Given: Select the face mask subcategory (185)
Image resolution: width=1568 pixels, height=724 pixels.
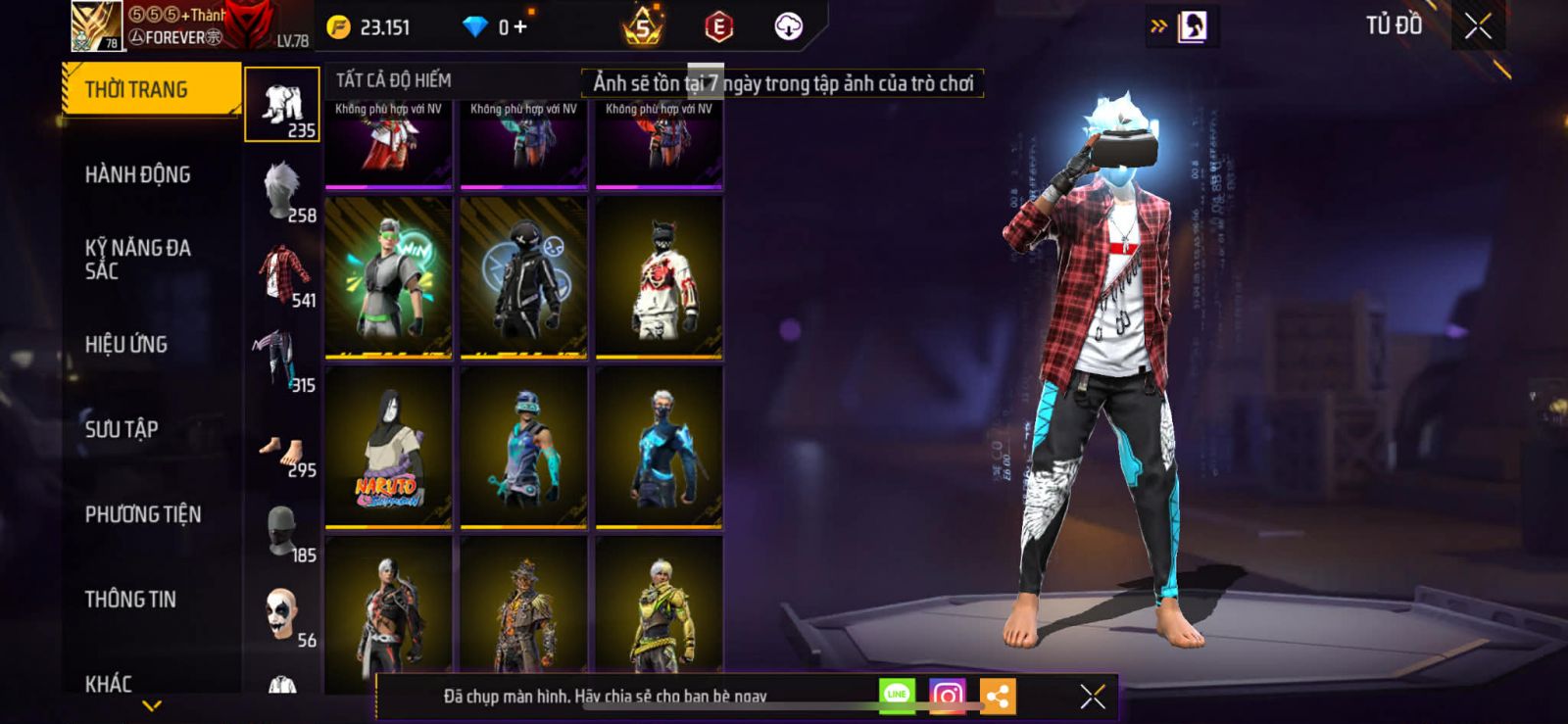Looking at the screenshot, I should coord(282,530).
